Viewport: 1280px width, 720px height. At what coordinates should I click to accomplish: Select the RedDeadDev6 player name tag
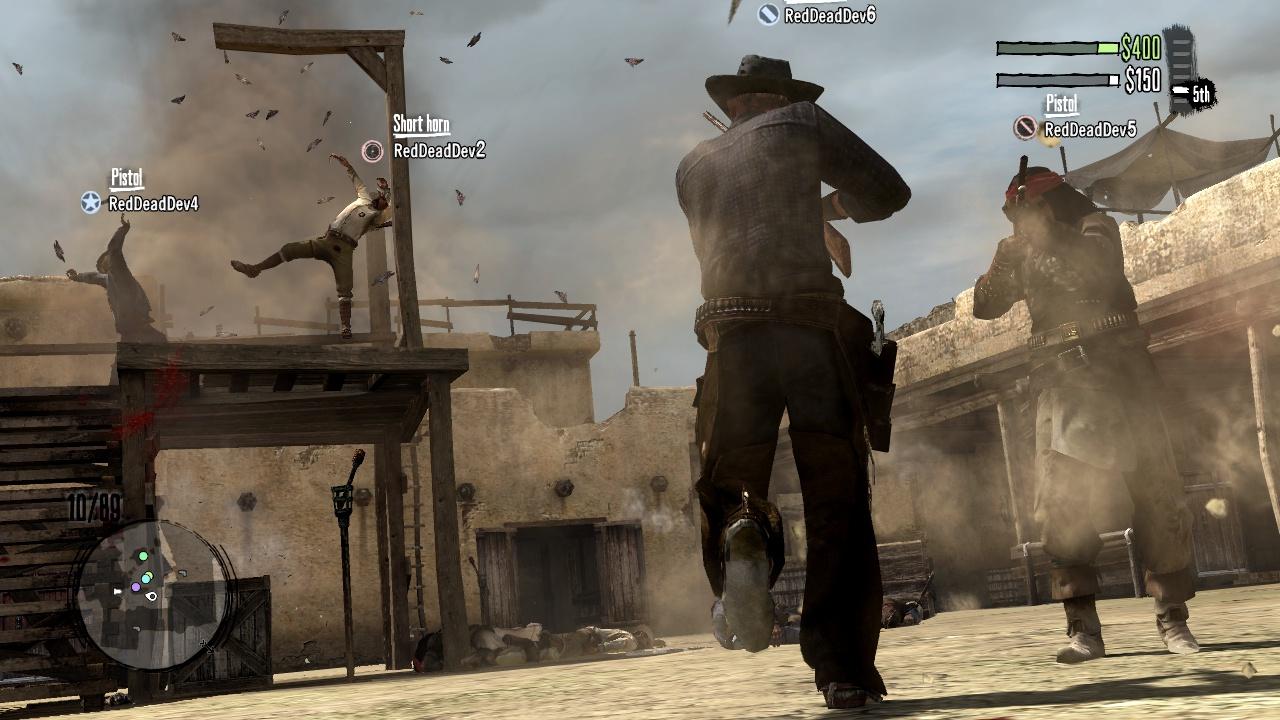[830, 14]
